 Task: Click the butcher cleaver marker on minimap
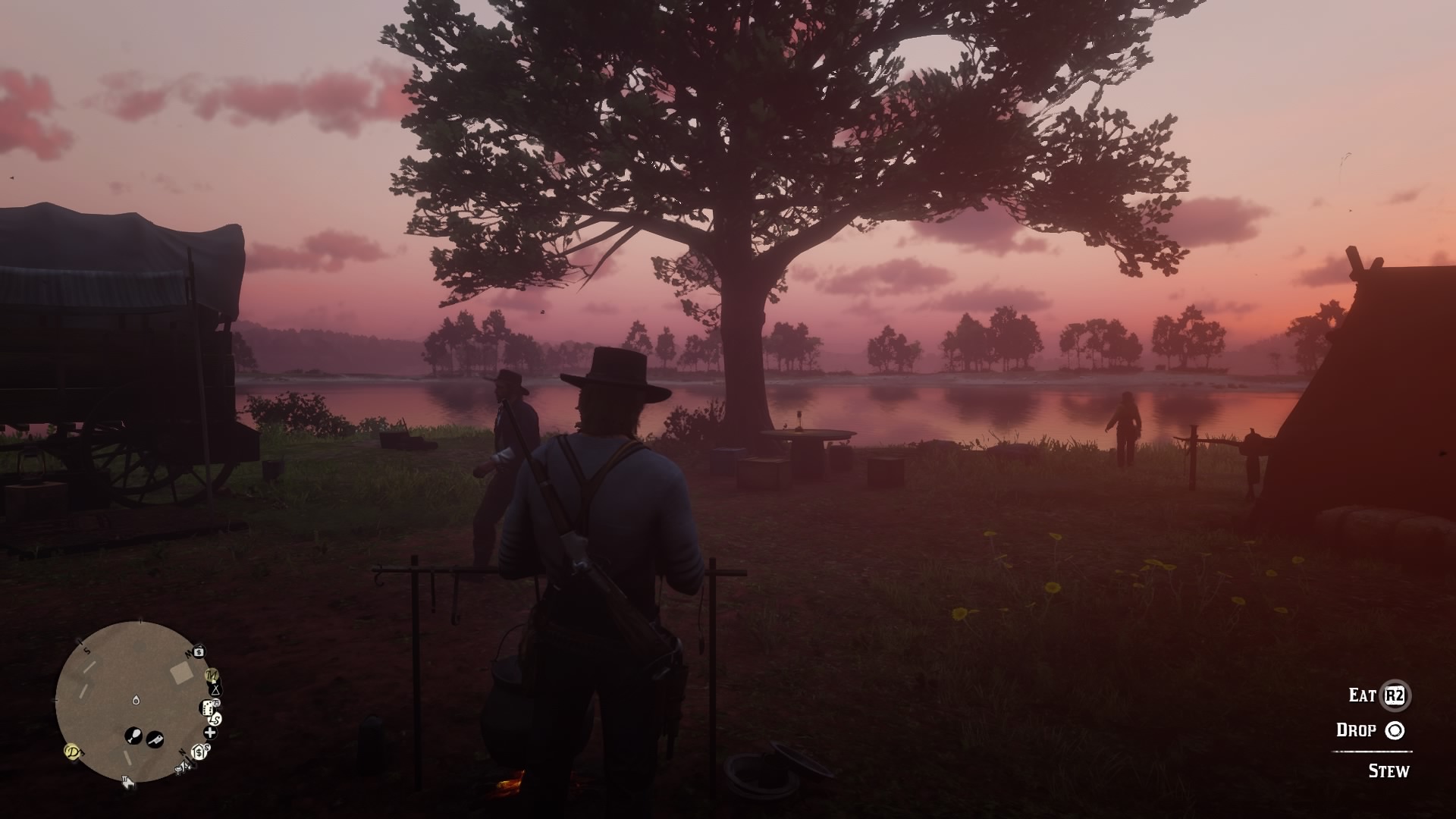point(155,738)
